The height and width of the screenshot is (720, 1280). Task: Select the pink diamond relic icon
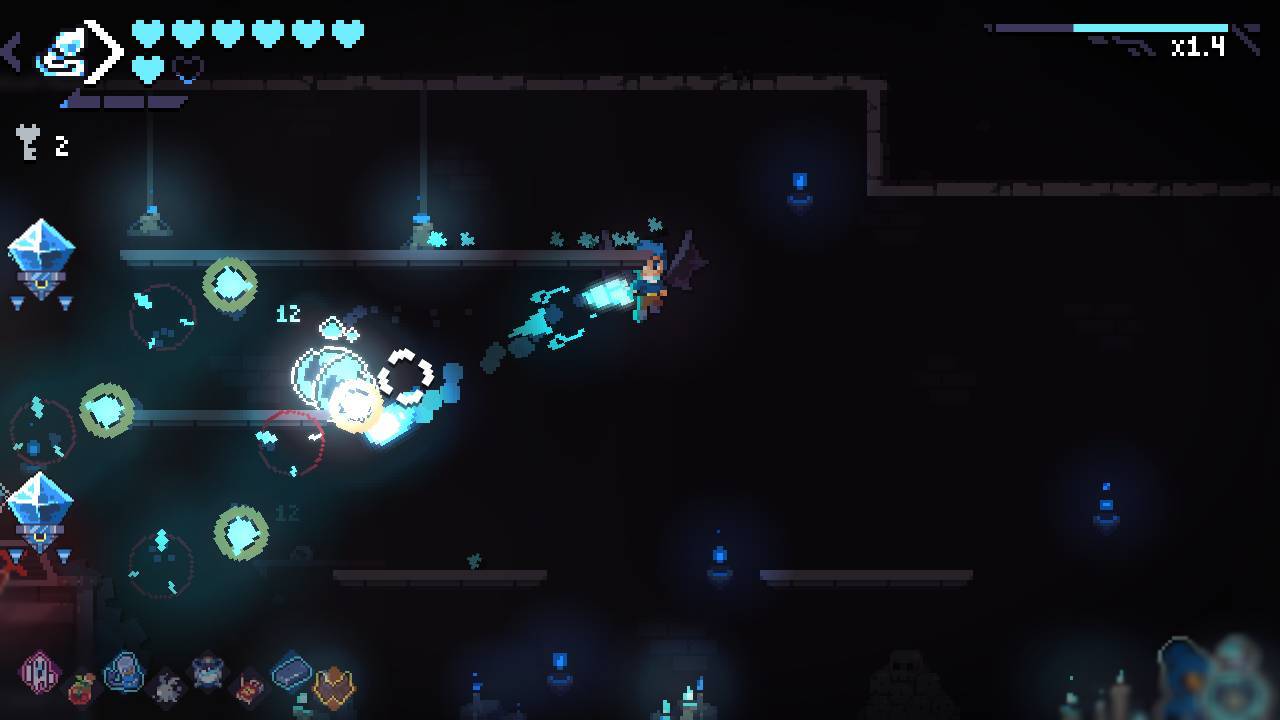[x=39, y=670]
